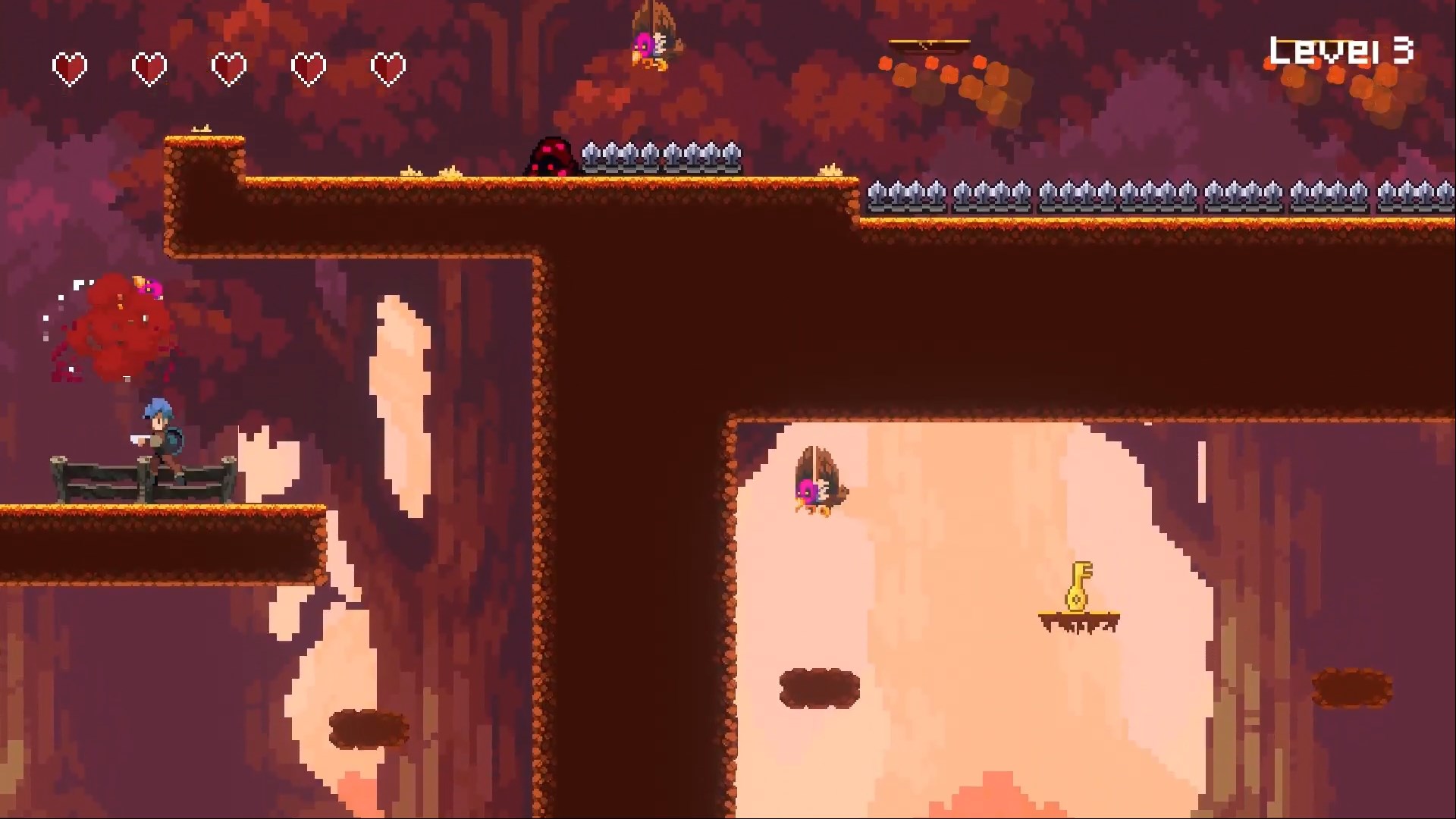
Task: Click the first heart in the health bar
Action: click(71, 67)
